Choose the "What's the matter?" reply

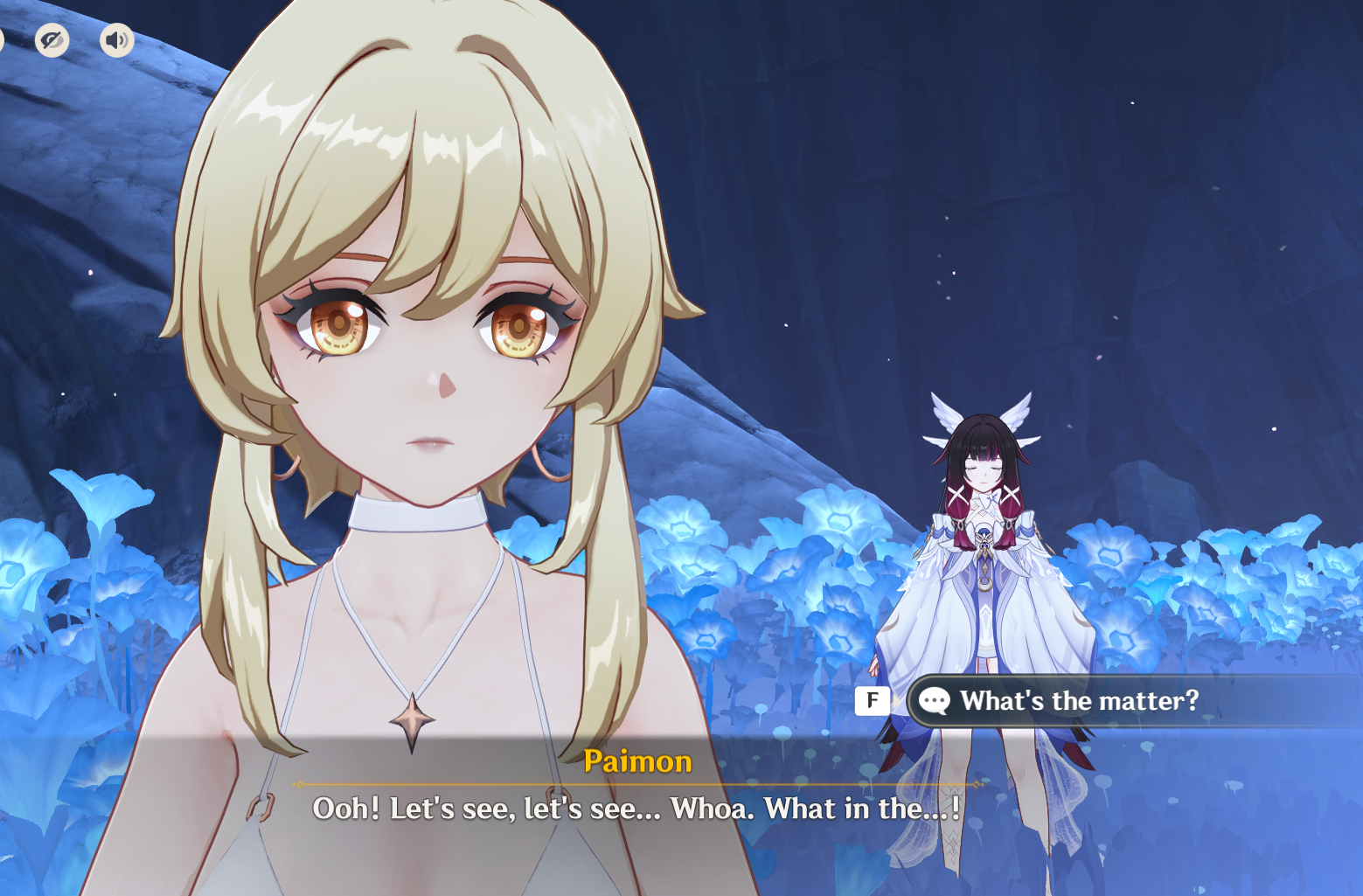click(x=1078, y=701)
